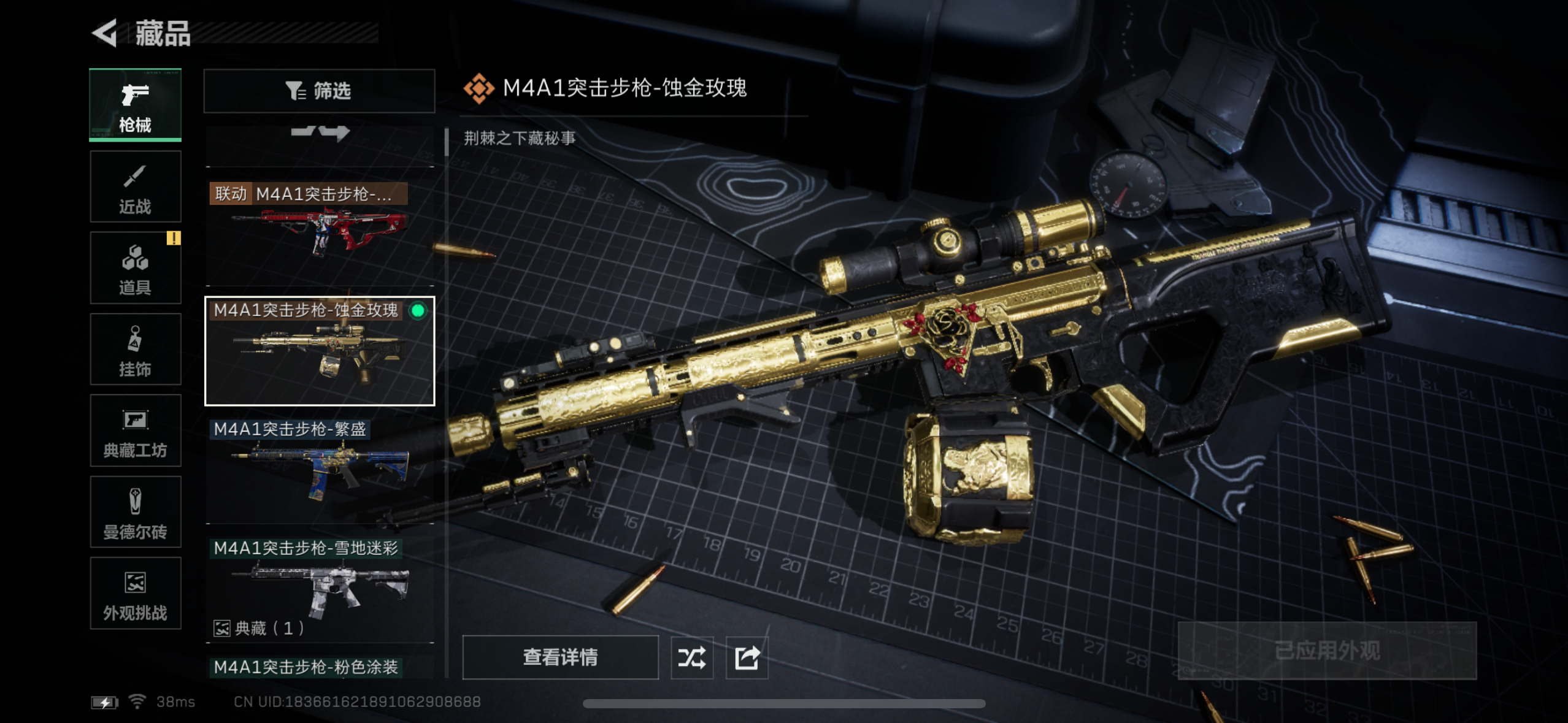Viewport: 1568px width, 723px height.
Task: Open the 外观挑战 appearance challenge tab
Action: [135, 593]
